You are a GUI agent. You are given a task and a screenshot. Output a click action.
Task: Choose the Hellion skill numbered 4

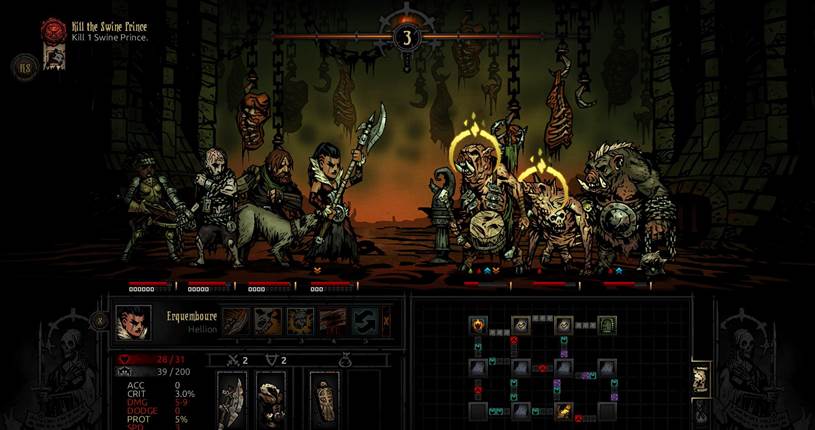(334, 321)
